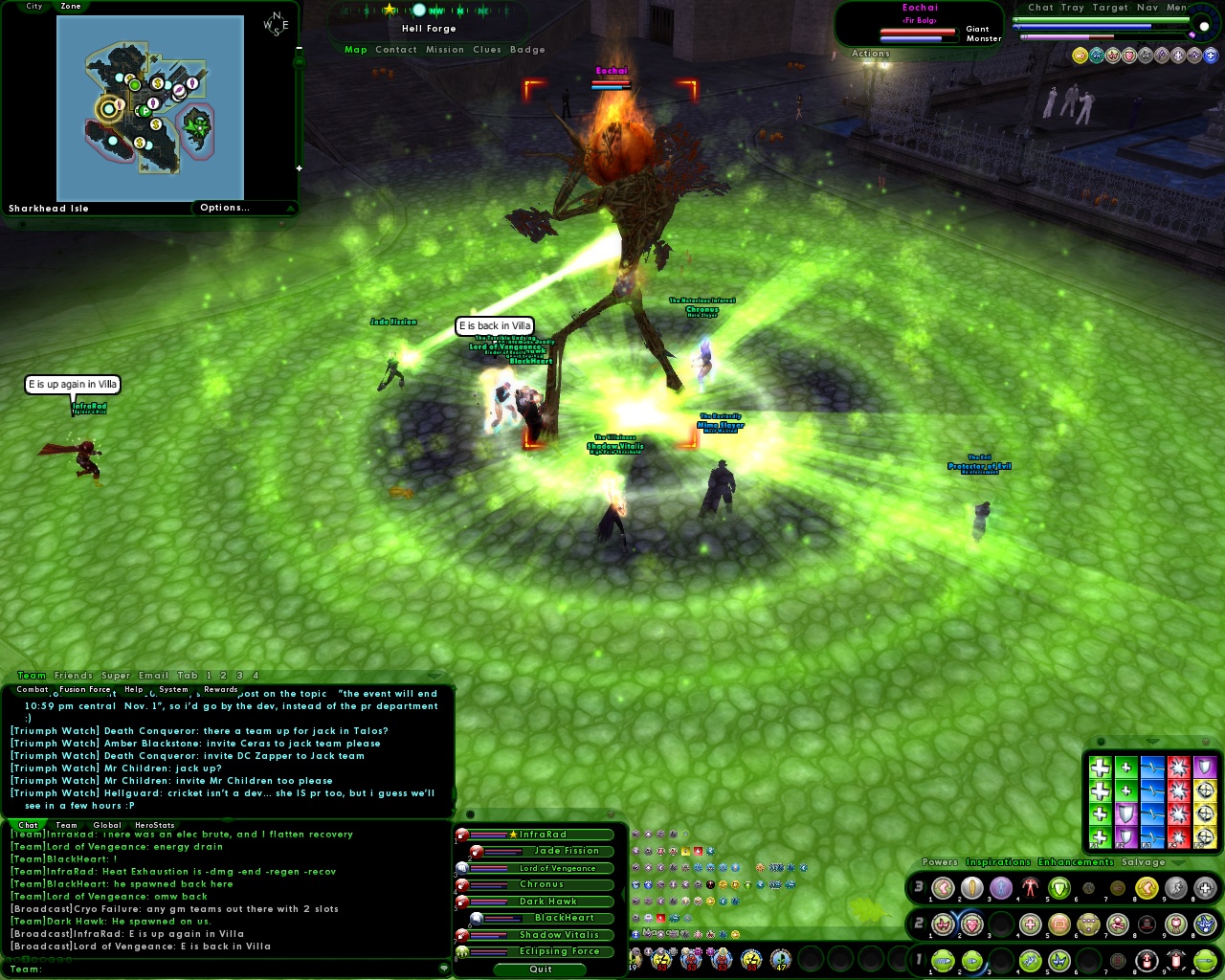Click the blue plus status icon top right
Image resolution: width=1225 pixels, height=980 pixels.
[x=1210, y=55]
